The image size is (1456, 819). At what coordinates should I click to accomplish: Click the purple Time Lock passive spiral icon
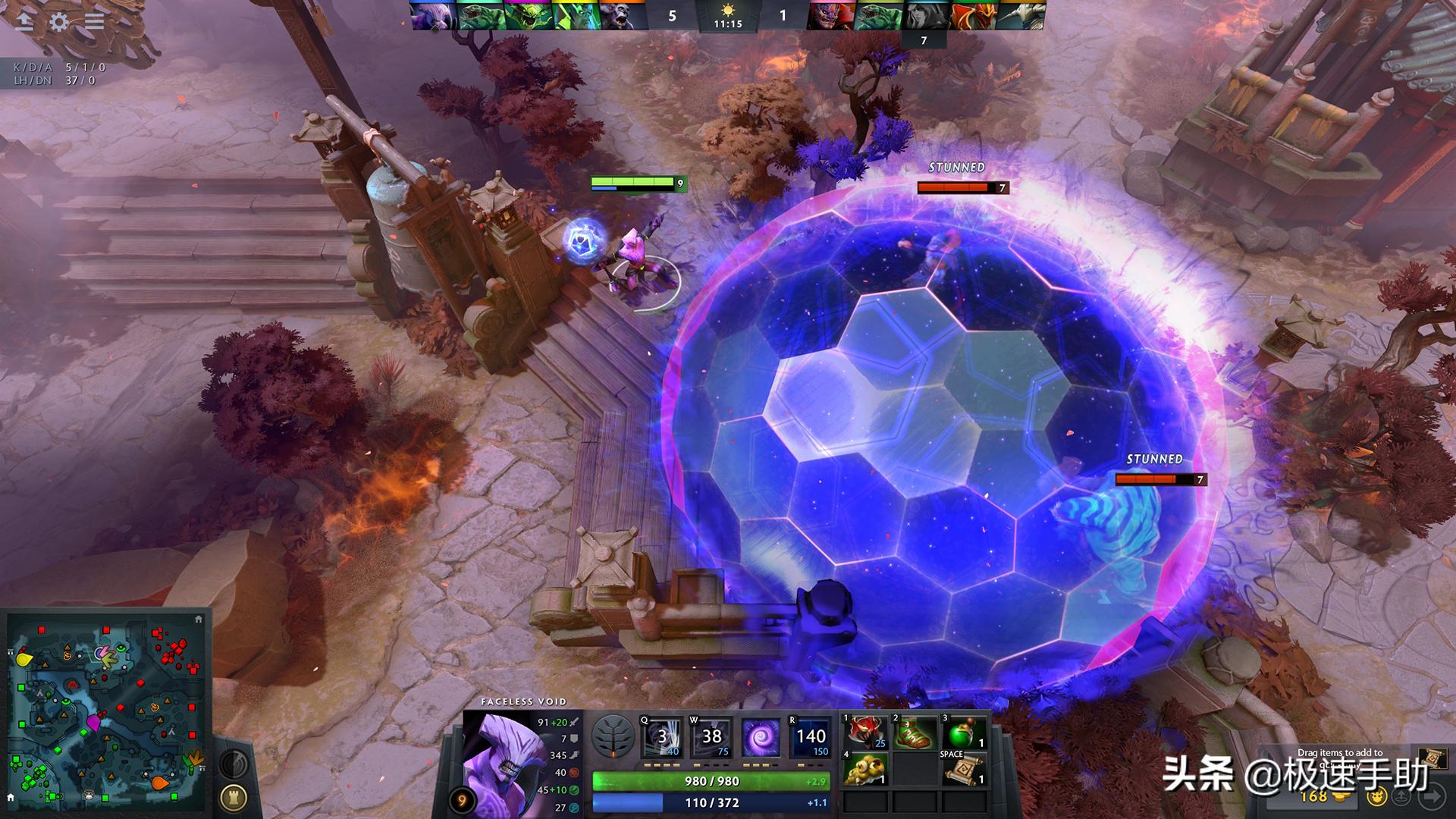point(760,737)
